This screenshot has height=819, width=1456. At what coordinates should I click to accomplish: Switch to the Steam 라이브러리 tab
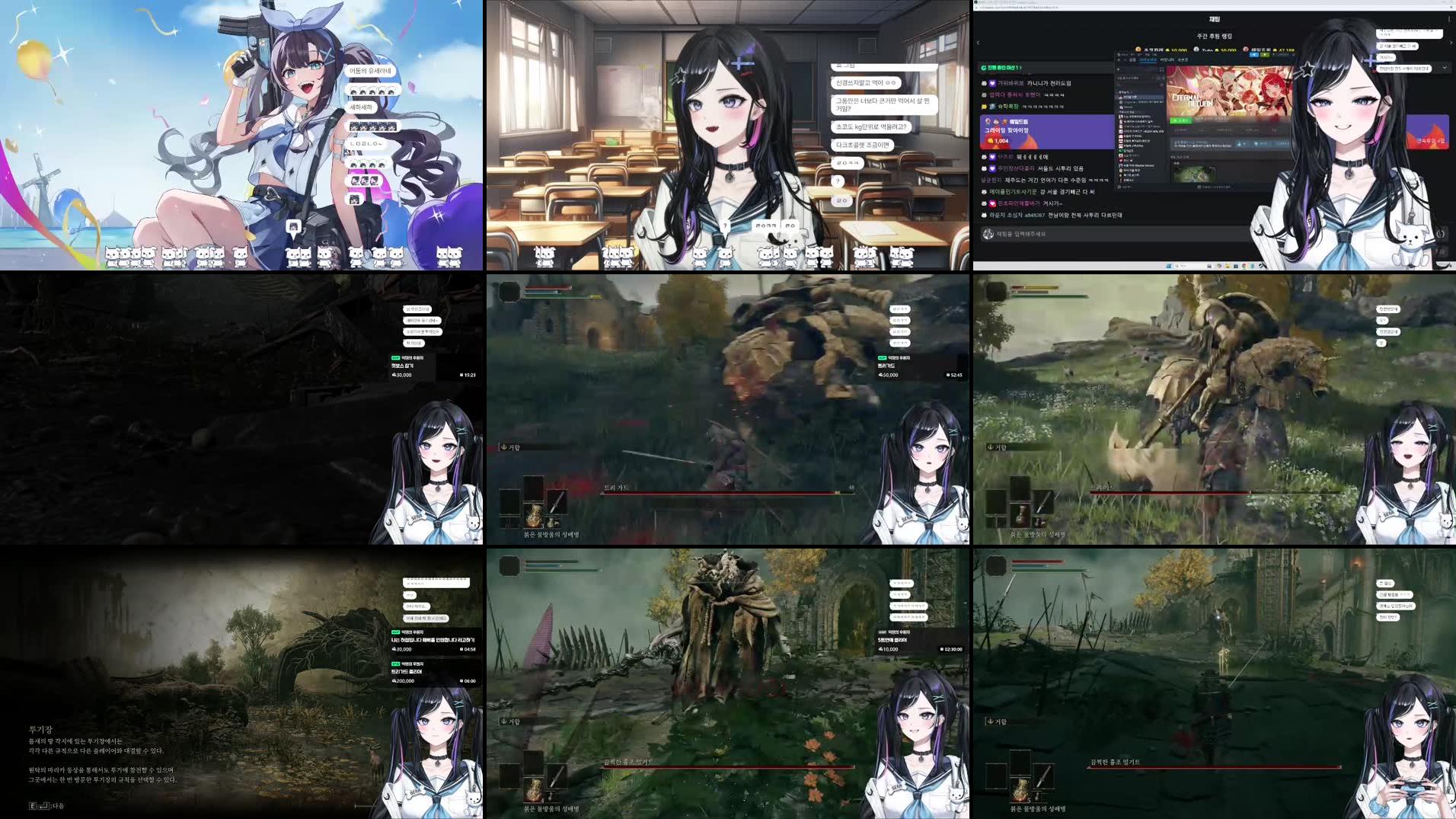pos(1148,60)
